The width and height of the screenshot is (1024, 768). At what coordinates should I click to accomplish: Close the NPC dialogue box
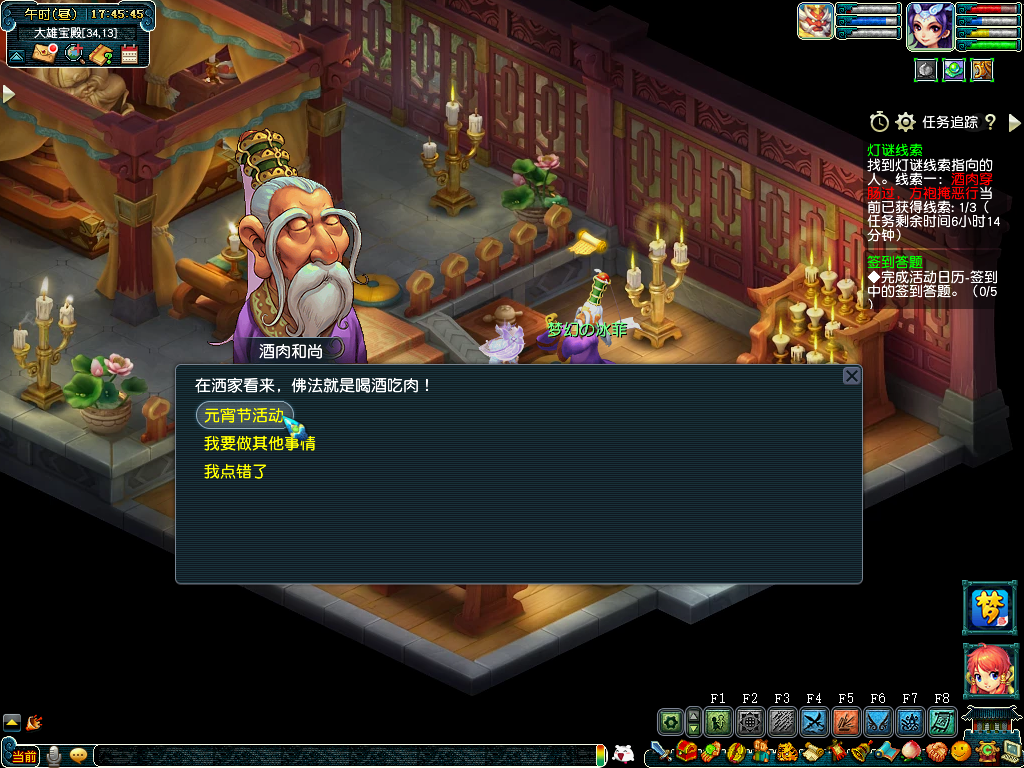pyautogui.click(x=851, y=376)
